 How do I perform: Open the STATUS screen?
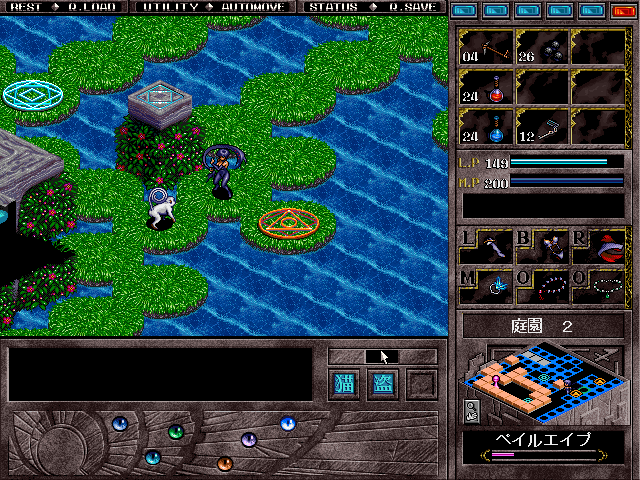tap(335, 7)
